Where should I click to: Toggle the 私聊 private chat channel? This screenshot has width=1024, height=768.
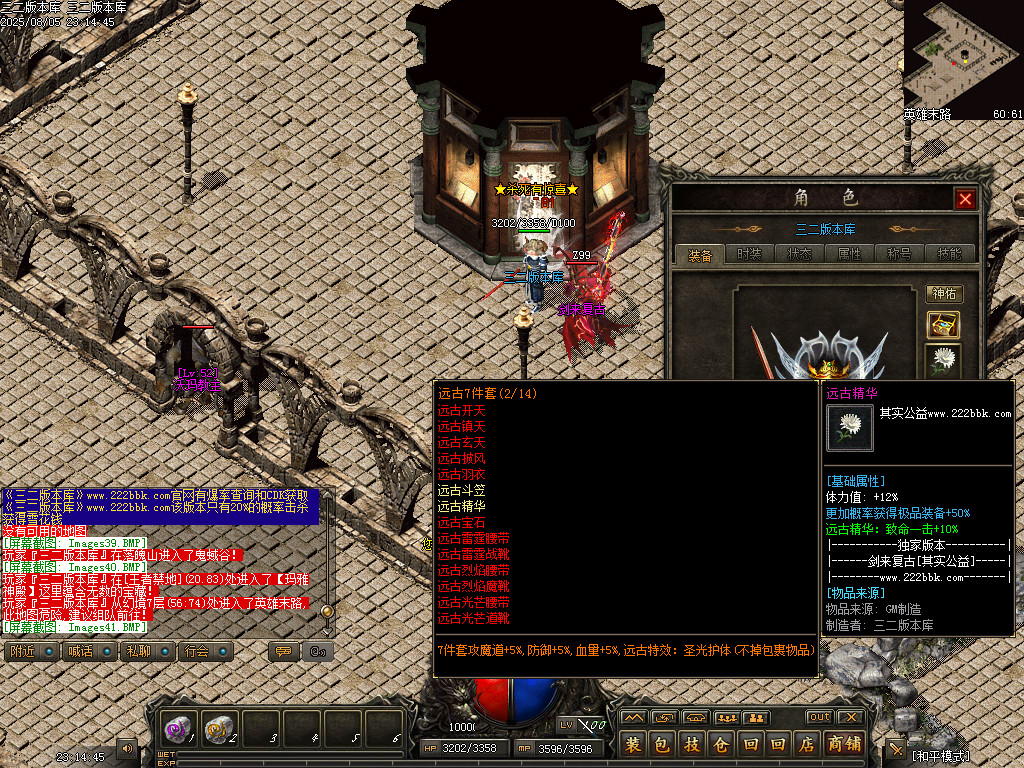tap(145, 651)
